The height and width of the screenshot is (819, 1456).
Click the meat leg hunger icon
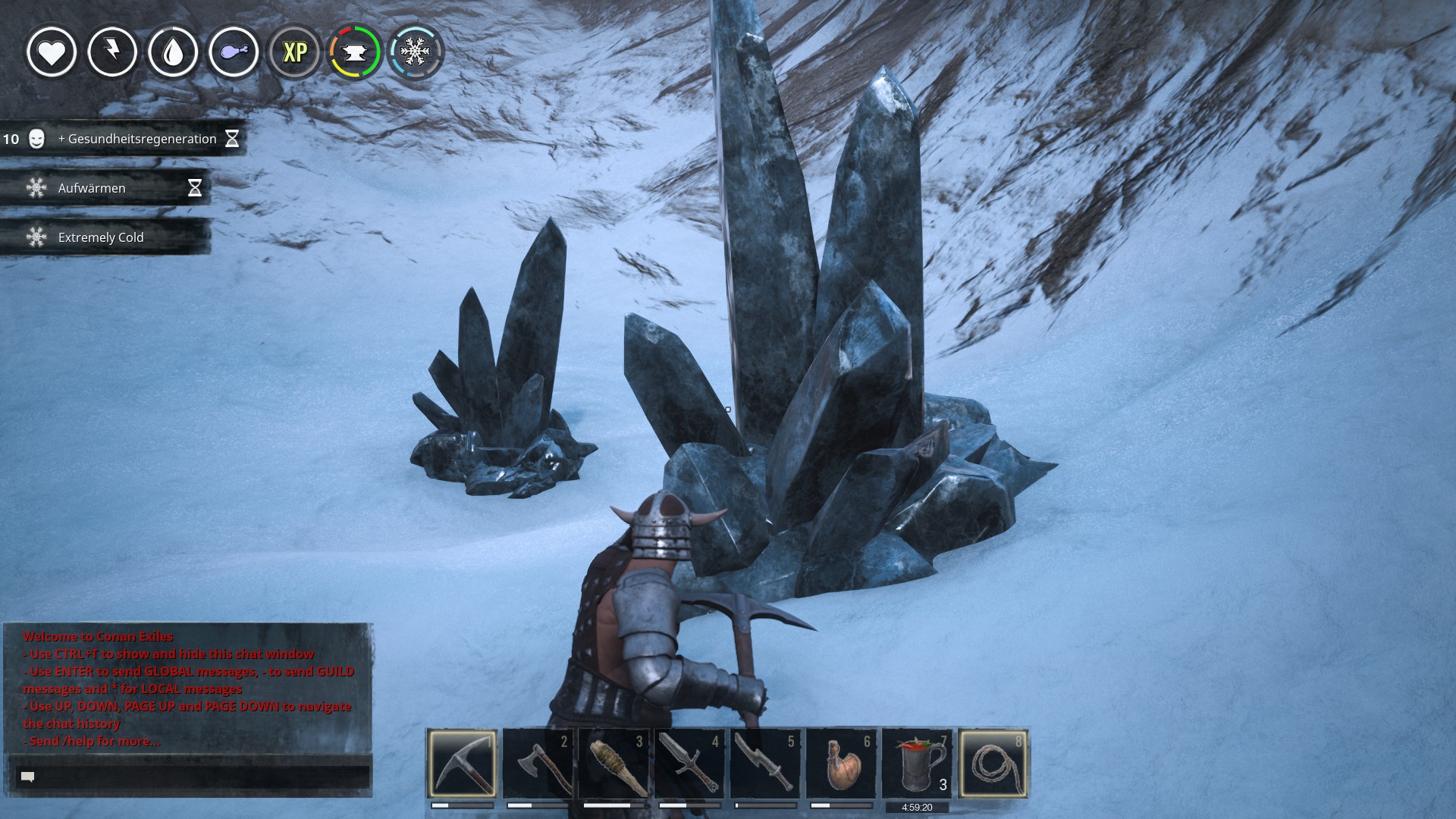pos(234,52)
